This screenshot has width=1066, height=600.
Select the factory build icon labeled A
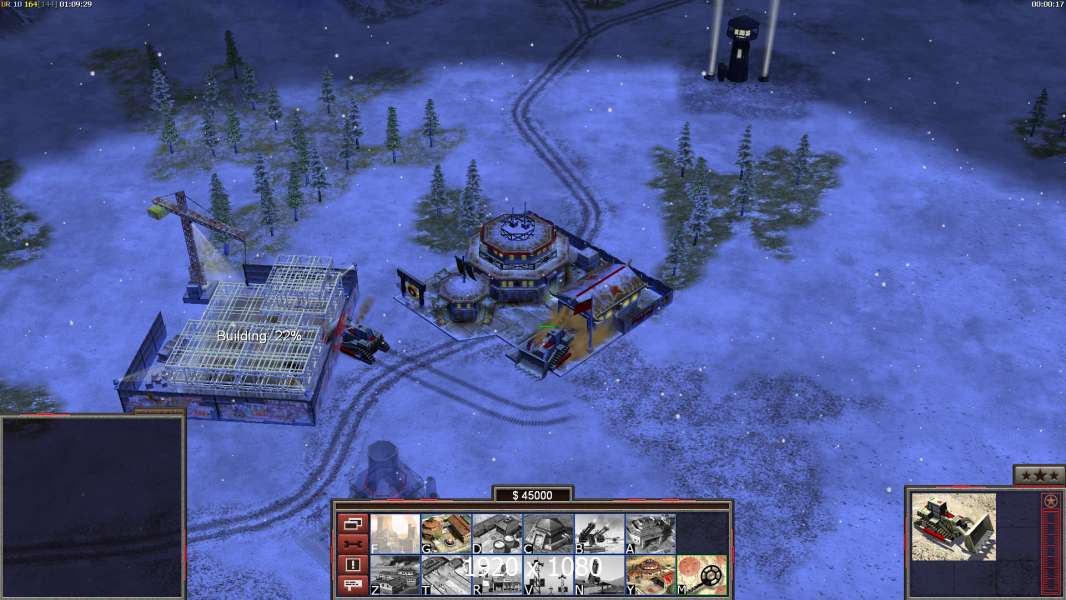[650, 534]
